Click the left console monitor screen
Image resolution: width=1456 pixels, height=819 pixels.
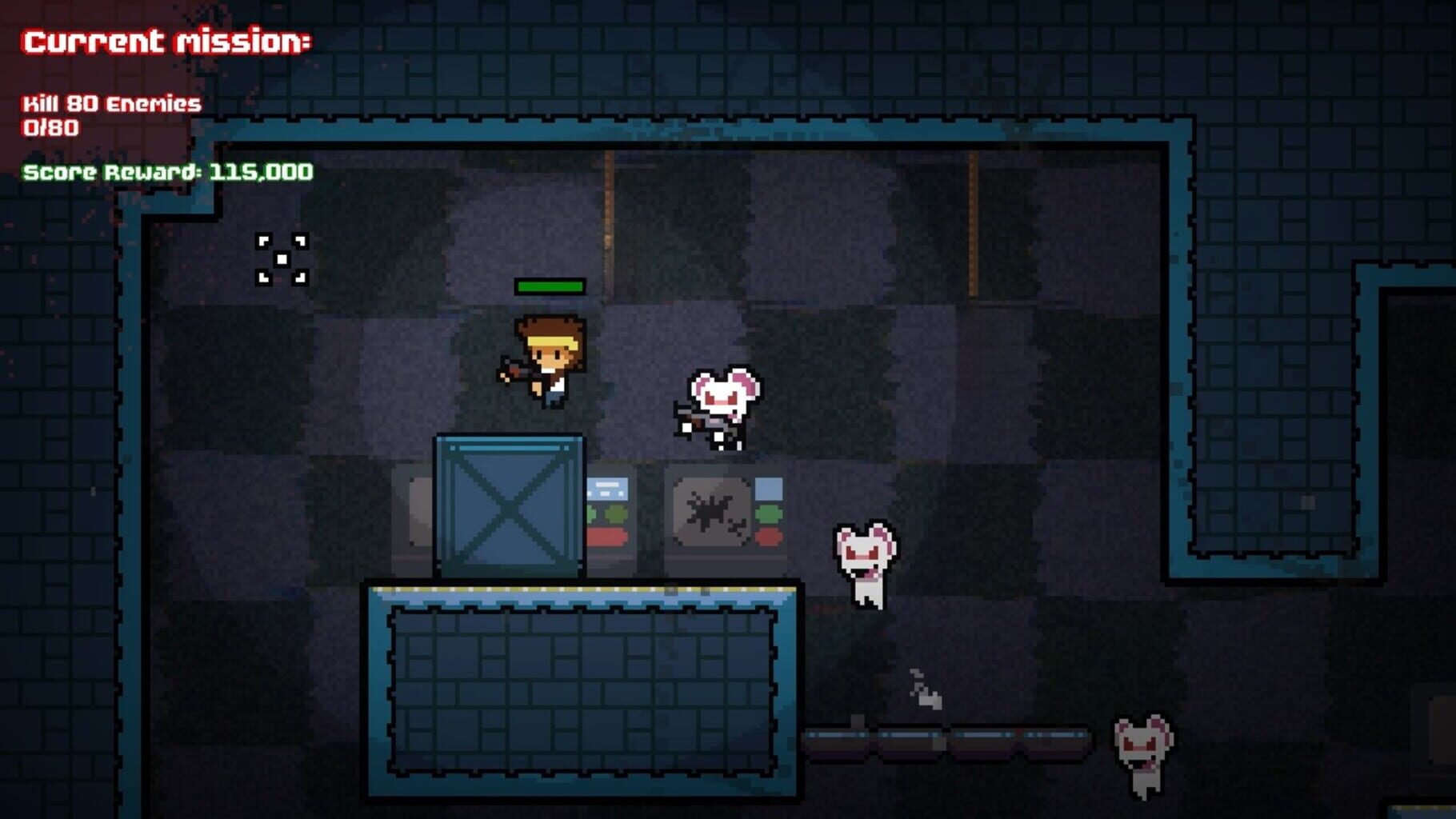610,488
